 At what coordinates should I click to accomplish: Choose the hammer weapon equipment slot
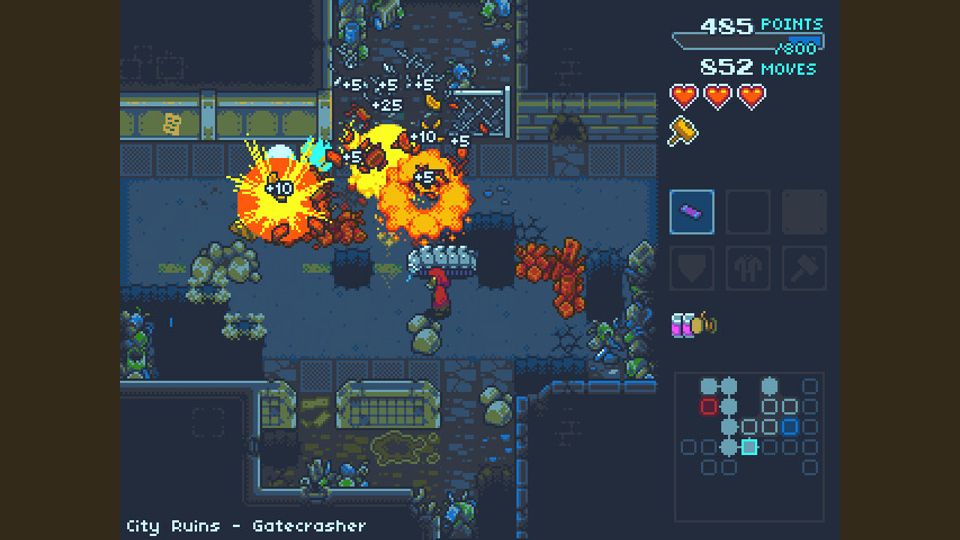804,268
